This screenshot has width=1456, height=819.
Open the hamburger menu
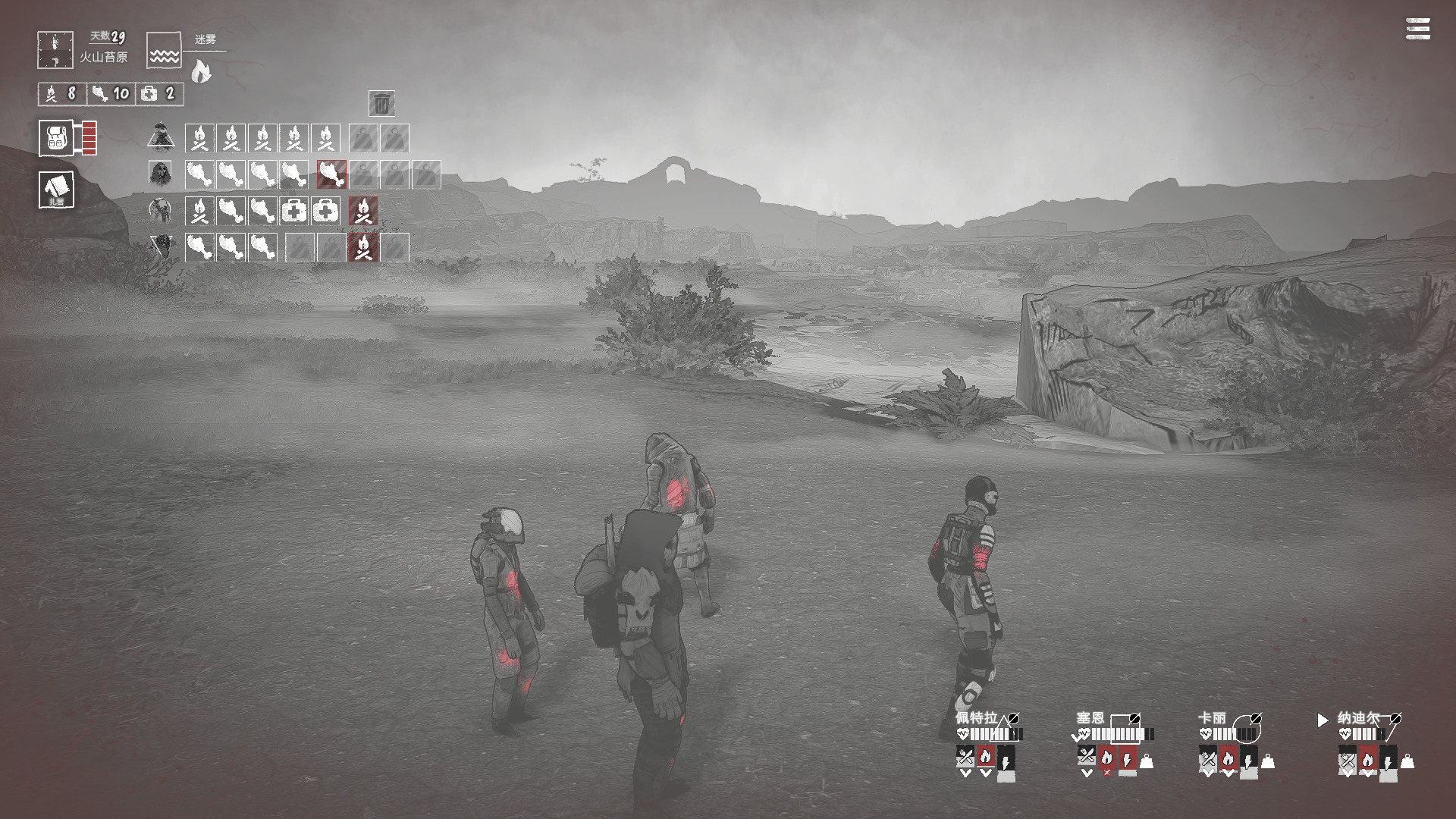pos(1417,29)
